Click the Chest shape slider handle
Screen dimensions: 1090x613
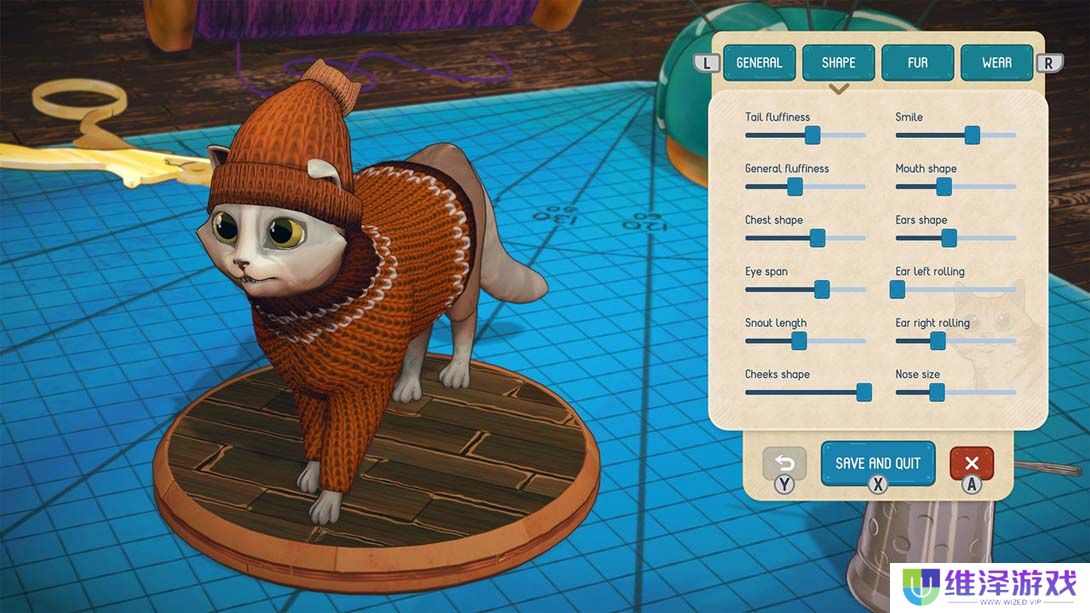coord(817,238)
